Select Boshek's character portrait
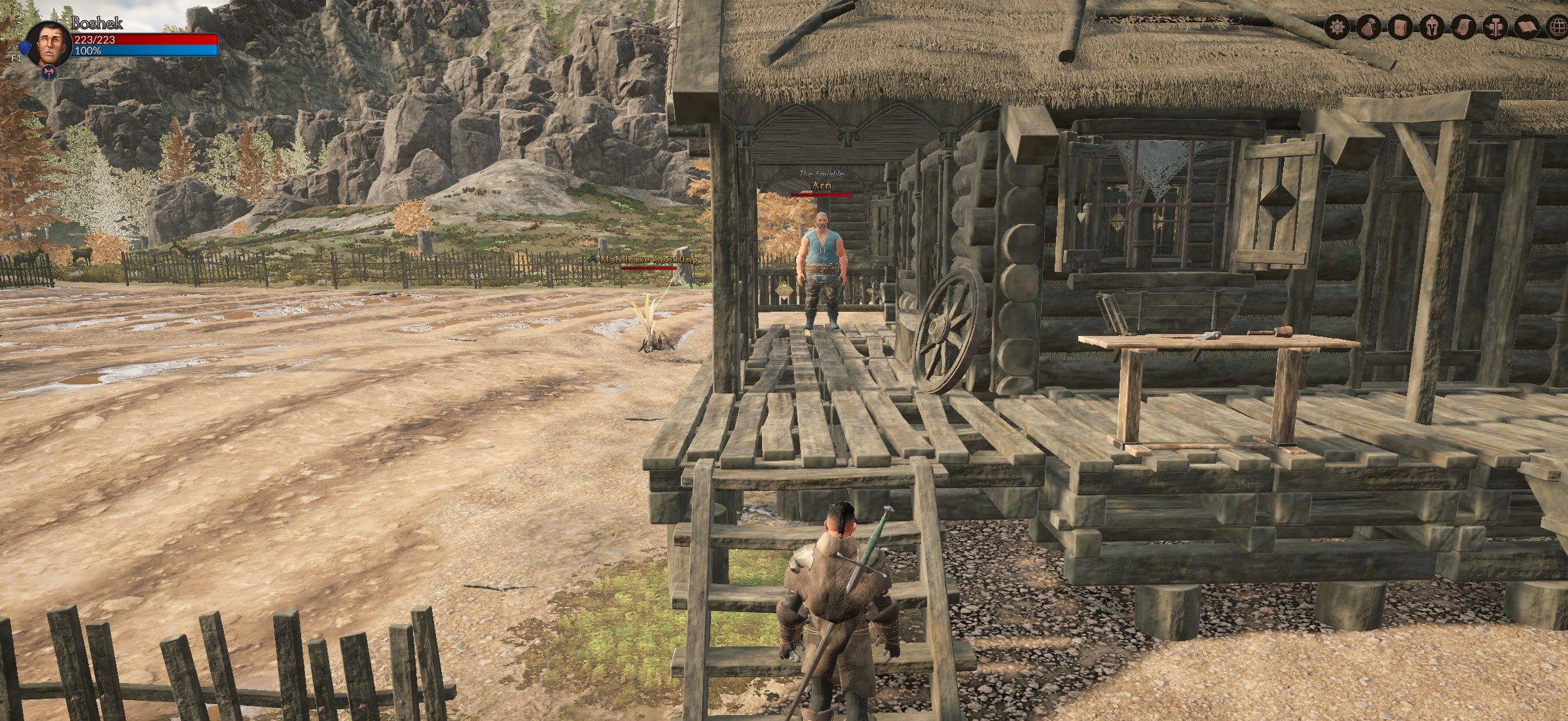The width and height of the screenshot is (1568, 721). [x=48, y=43]
